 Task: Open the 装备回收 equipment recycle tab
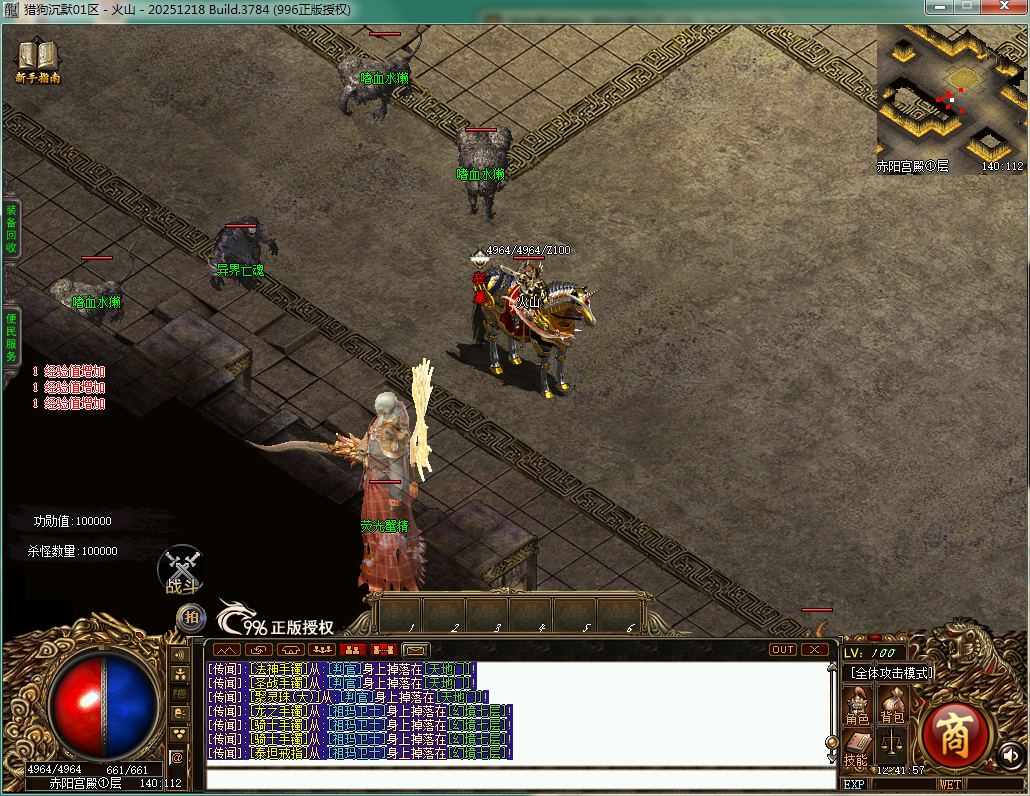(11, 228)
